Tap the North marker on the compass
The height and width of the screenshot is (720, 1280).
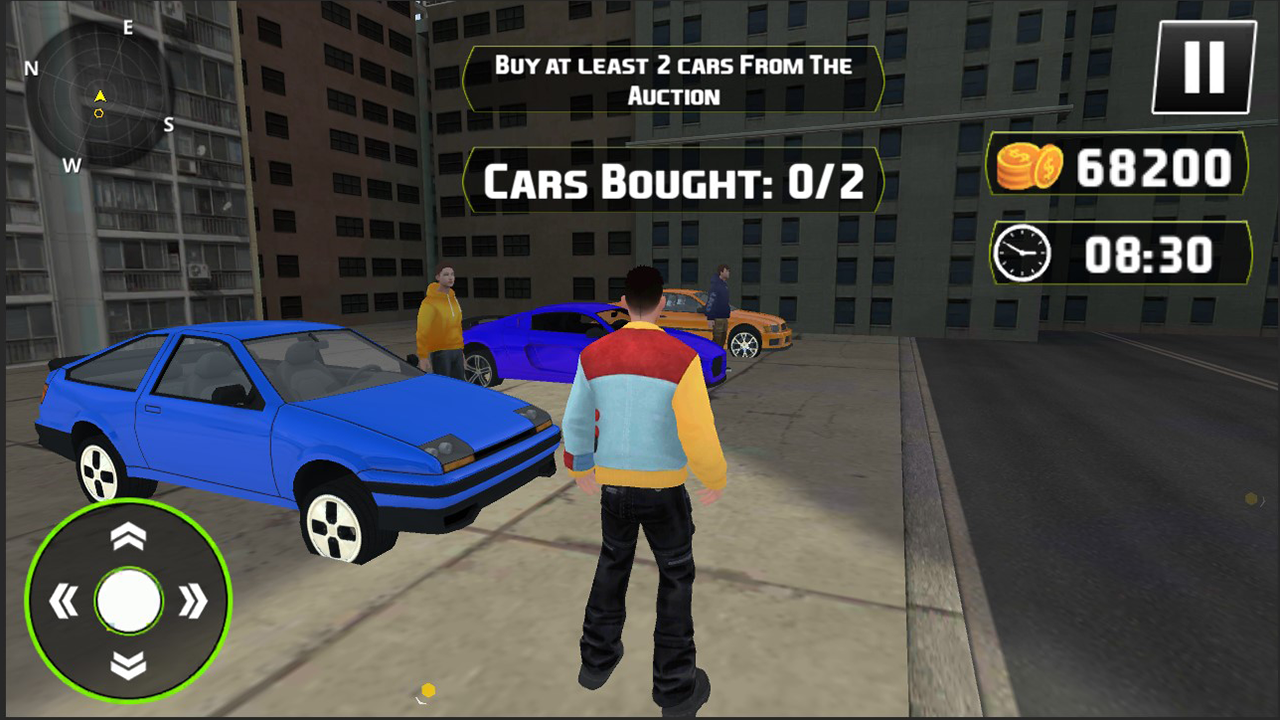pos(31,70)
